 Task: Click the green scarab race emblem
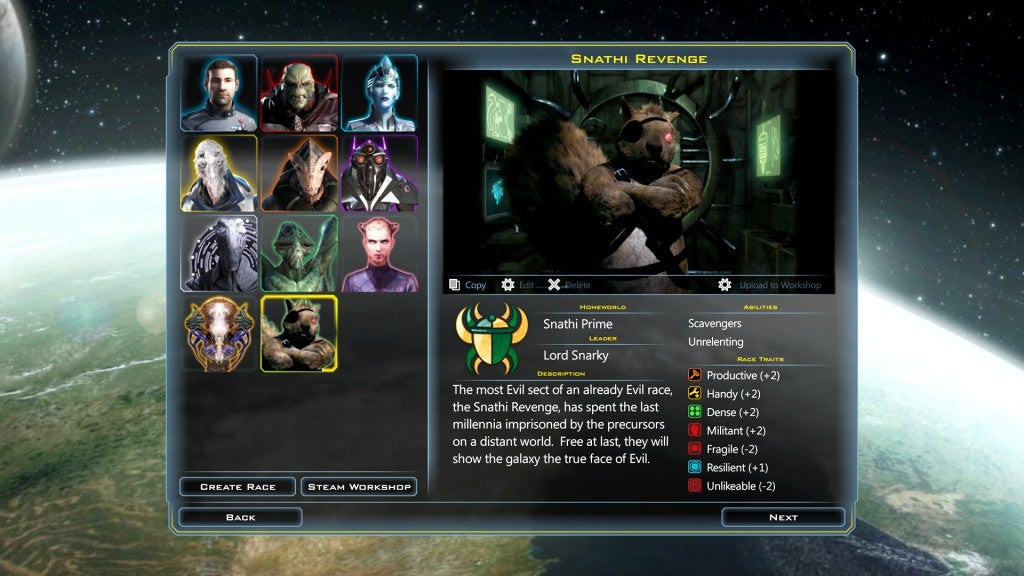(x=491, y=339)
